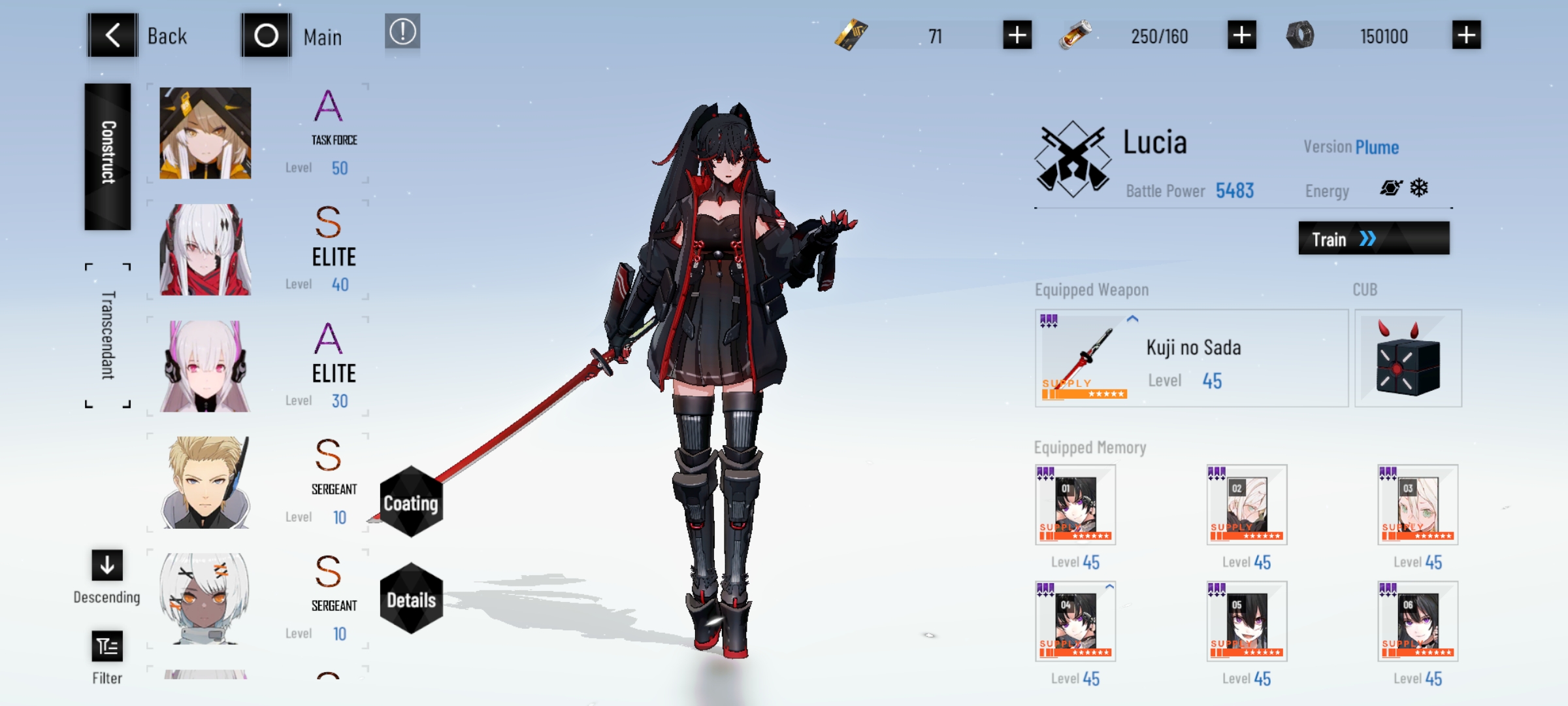Screen dimensions: 1568x706
Task: Open the Coating hexagon button
Action: tap(411, 502)
